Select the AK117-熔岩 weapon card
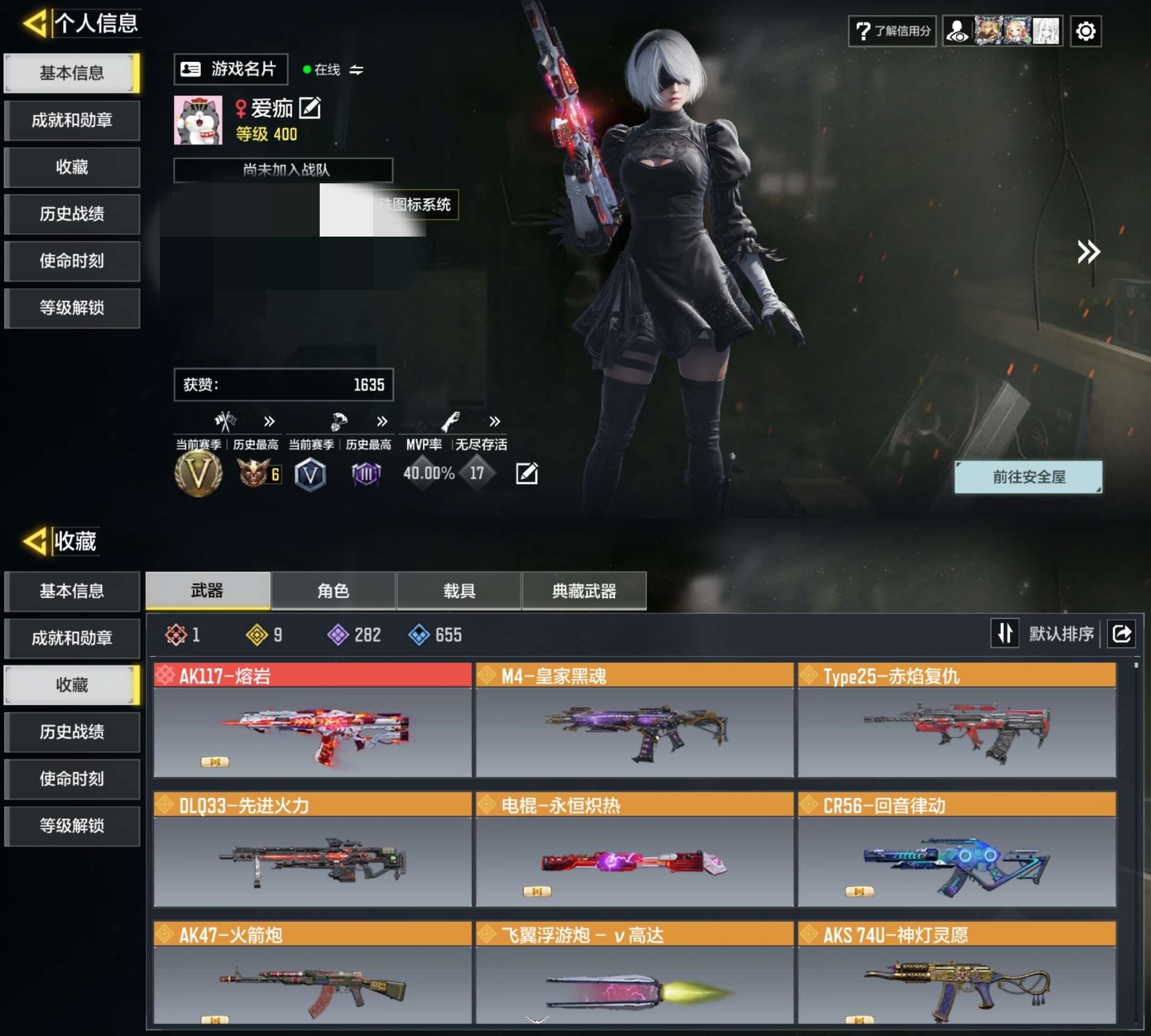Screen dimensions: 1151x1036 click(x=312, y=720)
